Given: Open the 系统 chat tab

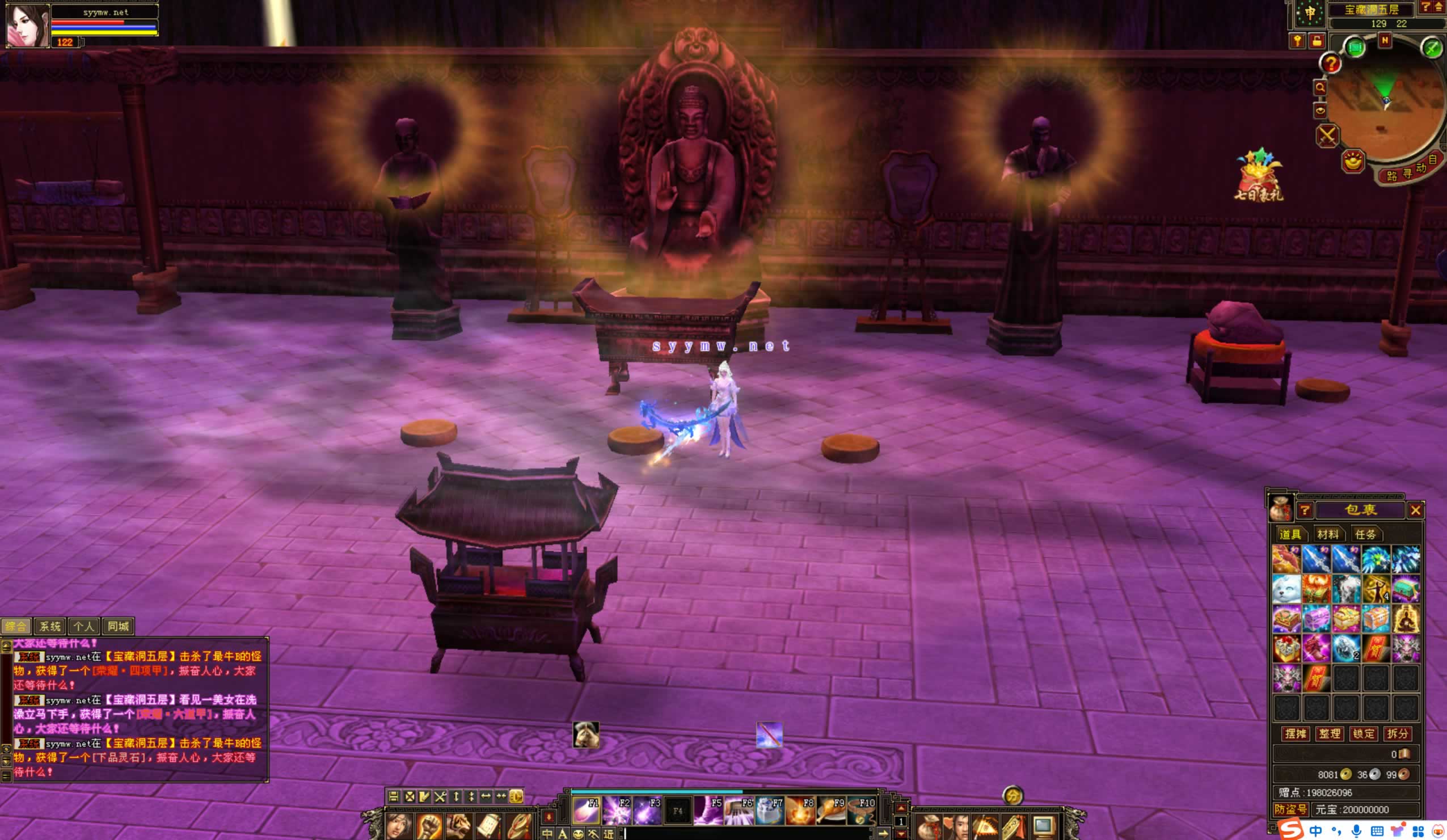Looking at the screenshot, I should click(50, 626).
